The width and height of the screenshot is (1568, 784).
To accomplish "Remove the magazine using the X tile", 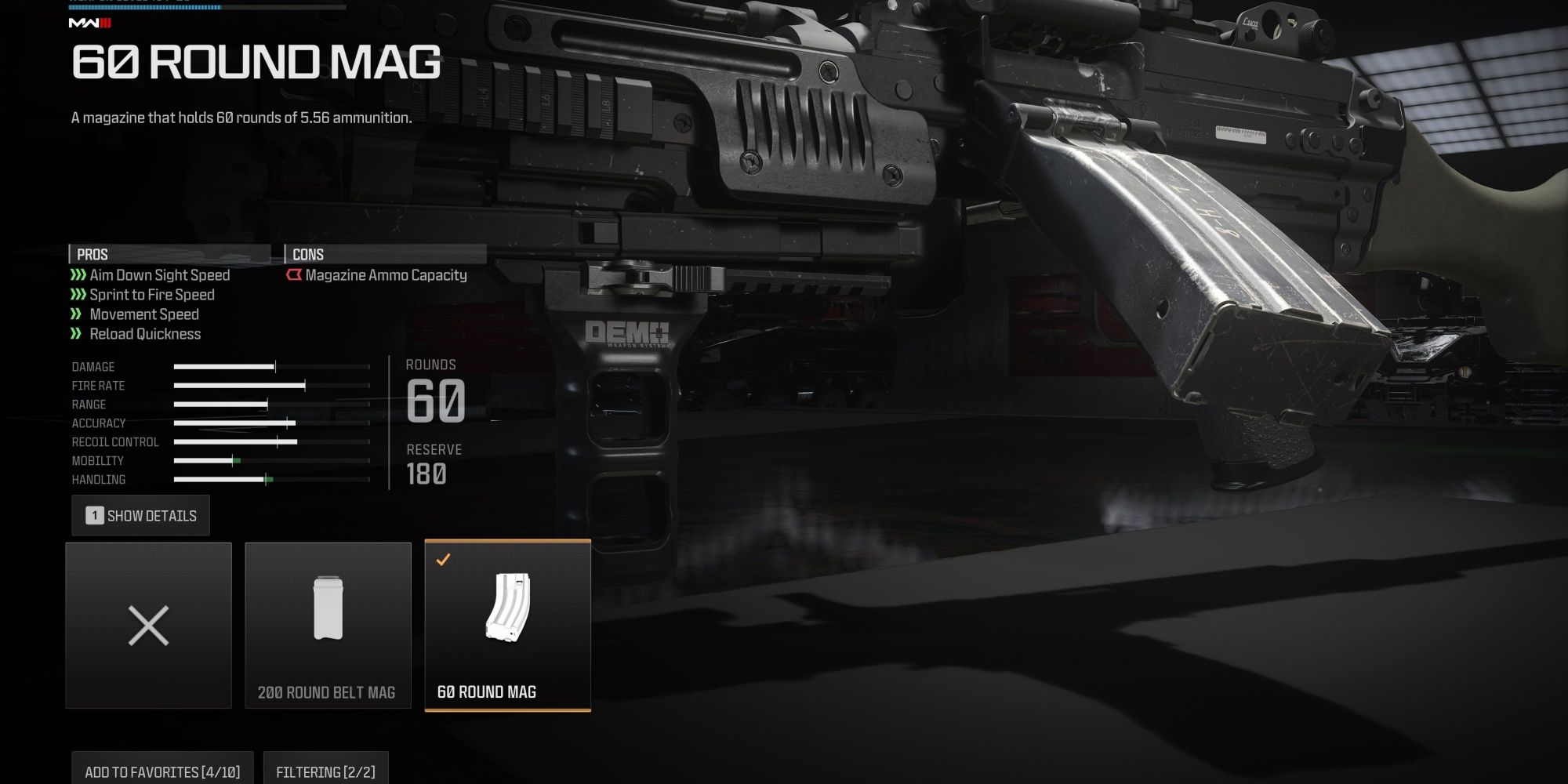I will tap(149, 626).
